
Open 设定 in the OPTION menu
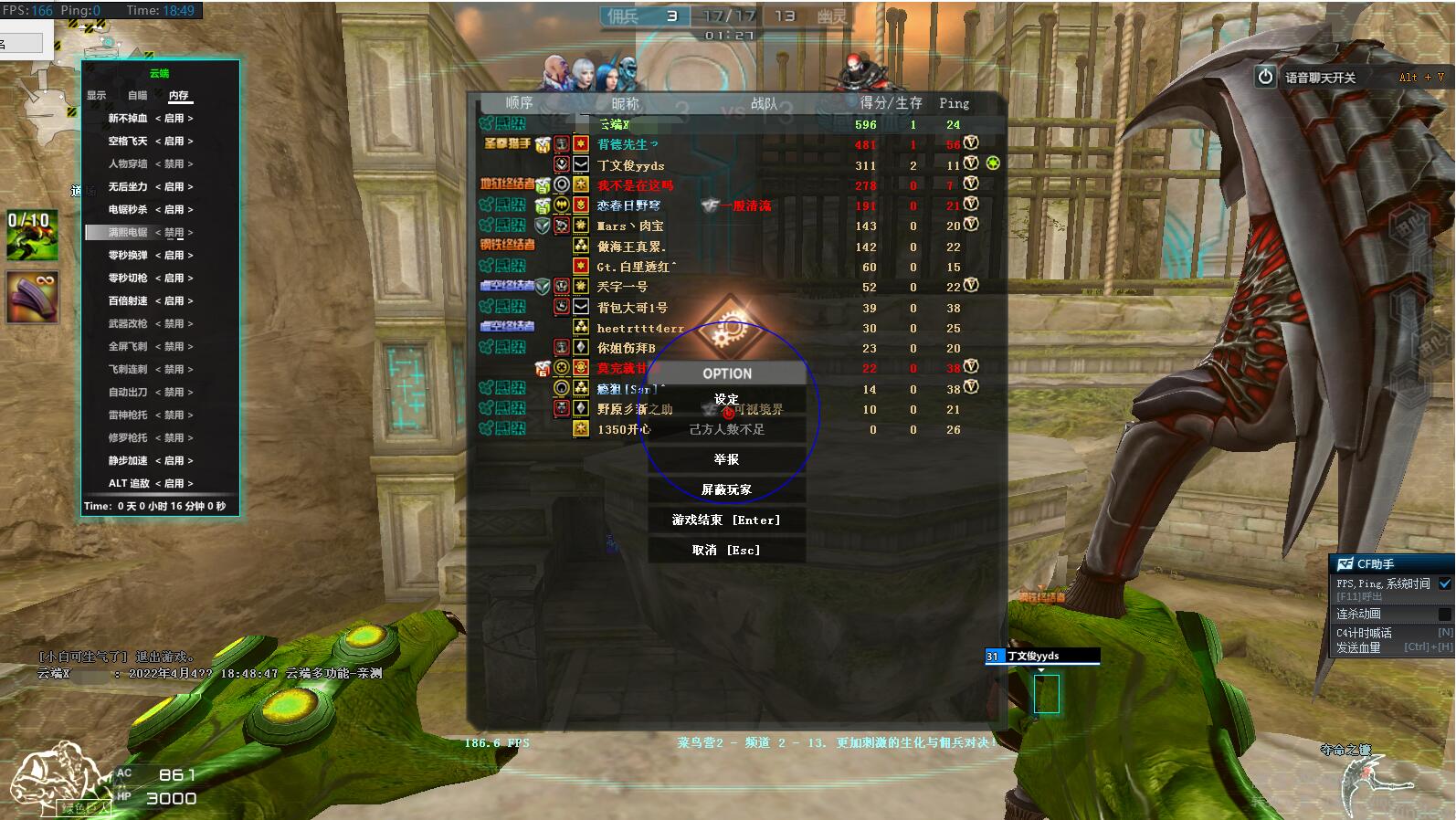coord(726,399)
